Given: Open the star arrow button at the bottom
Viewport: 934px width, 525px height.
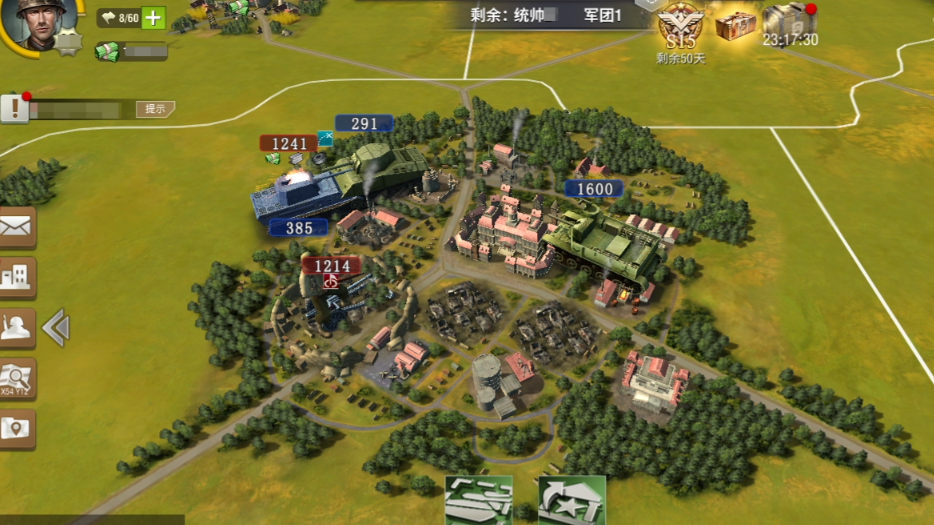Looking at the screenshot, I should coord(571,500).
